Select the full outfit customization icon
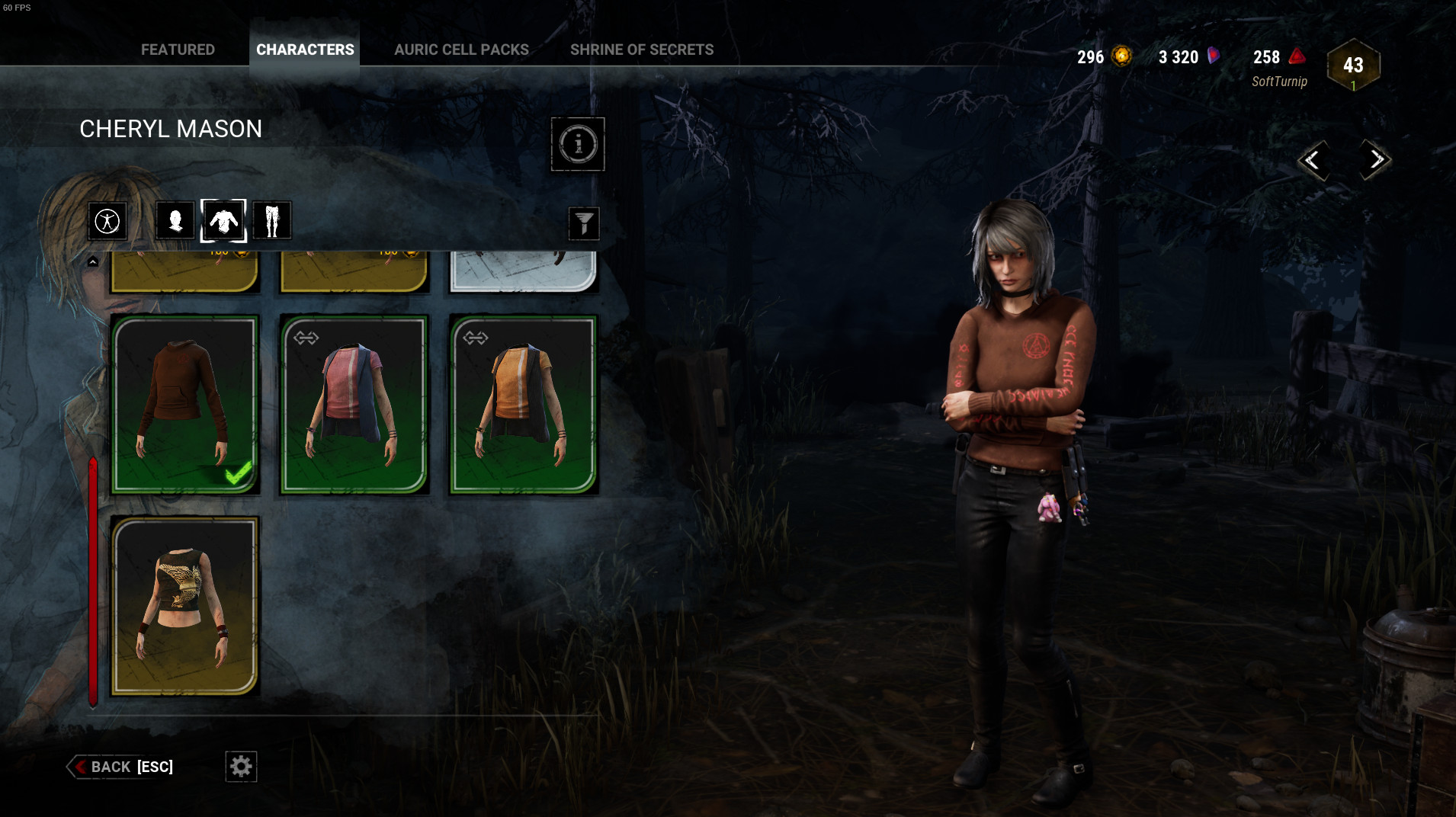 [107, 220]
